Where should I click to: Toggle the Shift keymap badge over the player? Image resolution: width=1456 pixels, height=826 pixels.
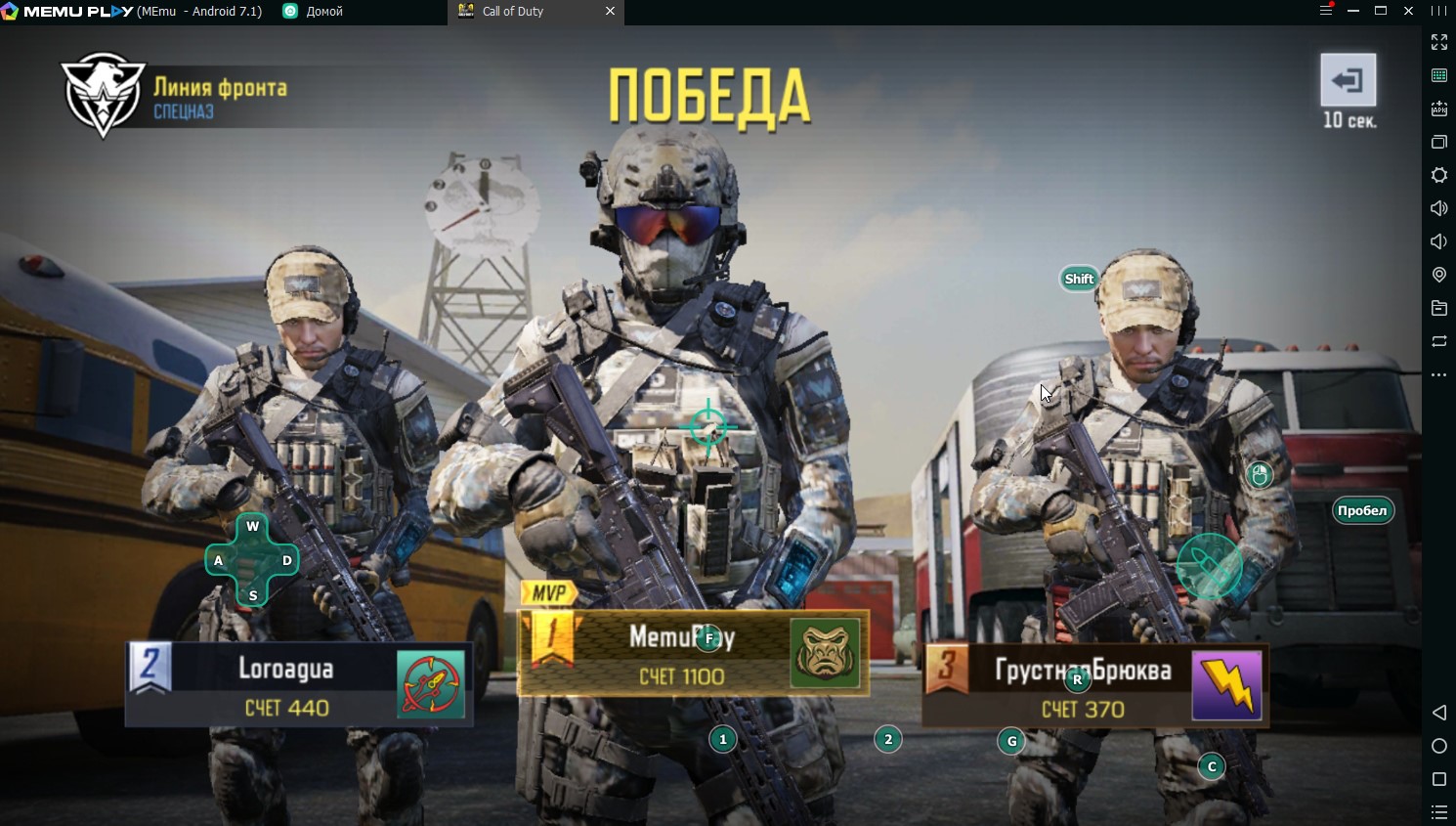1079,278
